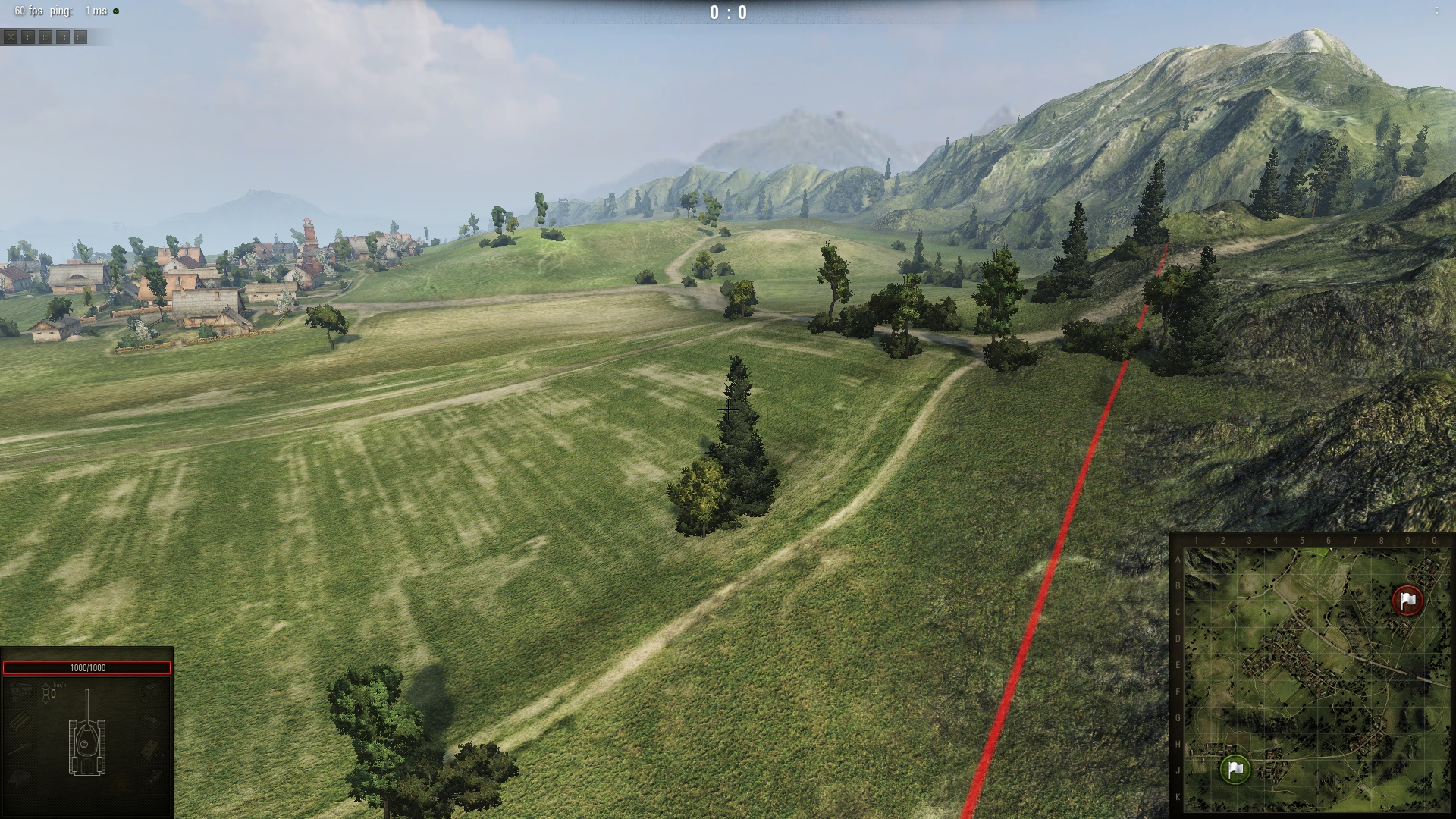This screenshot has height=819, width=1456.
Task: Select the single dotted column panel mode
Action: click(x=28, y=36)
